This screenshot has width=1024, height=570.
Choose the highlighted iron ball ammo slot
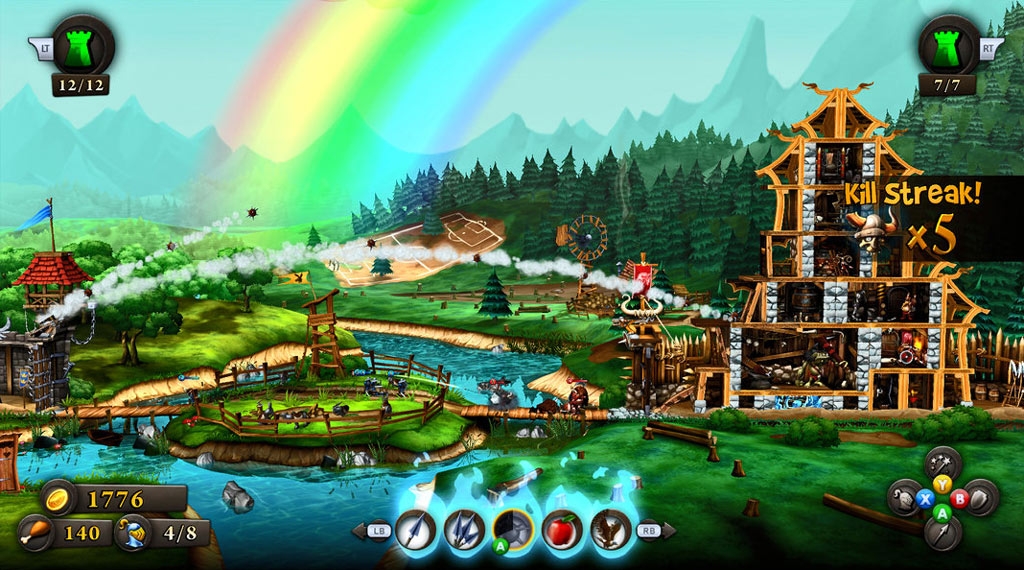pyautogui.click(x=513, y=529)
